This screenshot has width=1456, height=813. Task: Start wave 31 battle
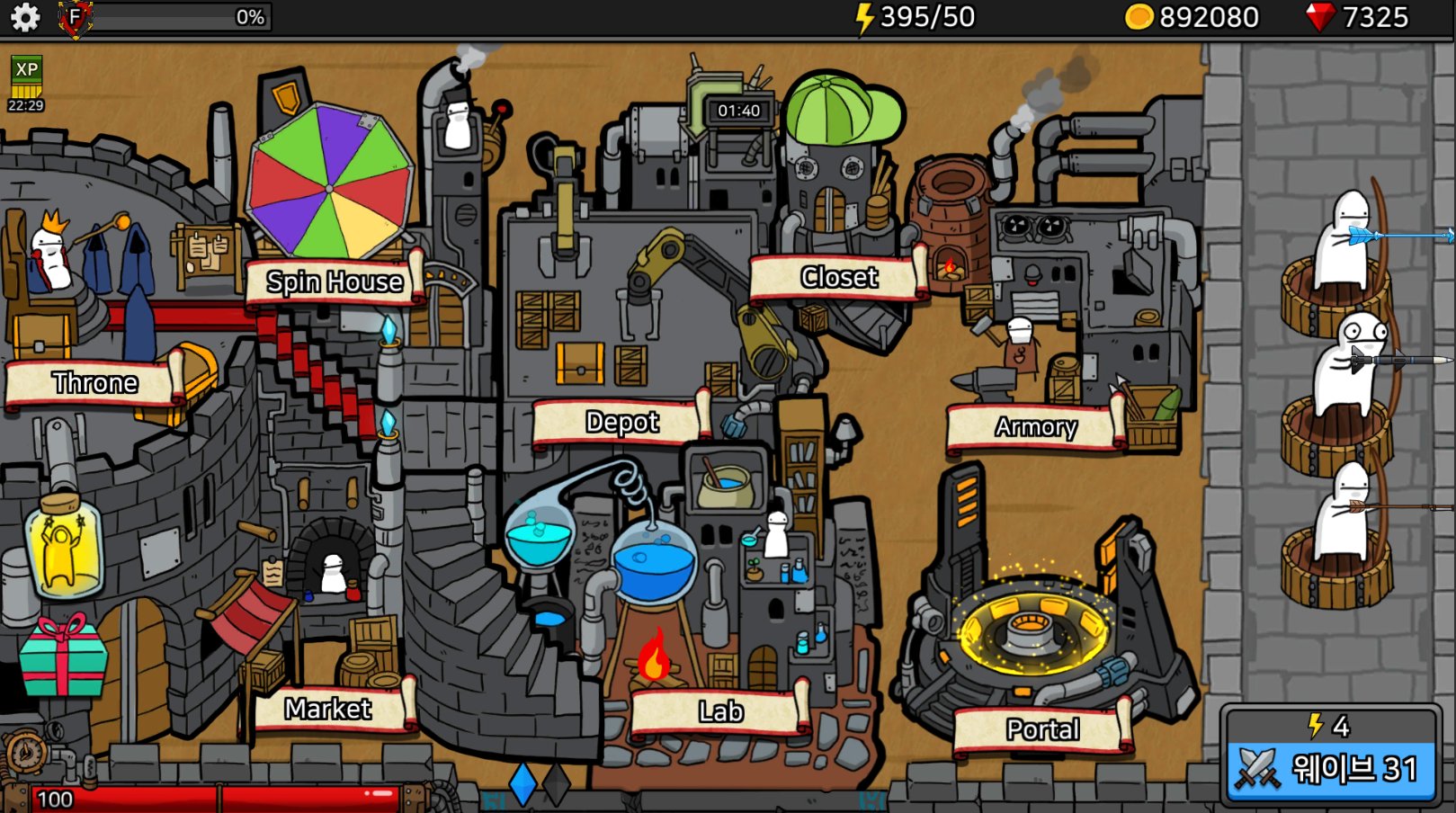click(1331, 767)
